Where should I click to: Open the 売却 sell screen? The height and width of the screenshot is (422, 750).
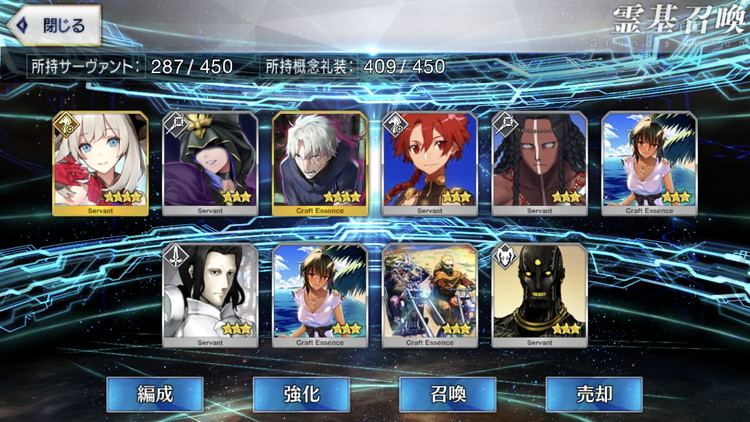coord(593,394)
